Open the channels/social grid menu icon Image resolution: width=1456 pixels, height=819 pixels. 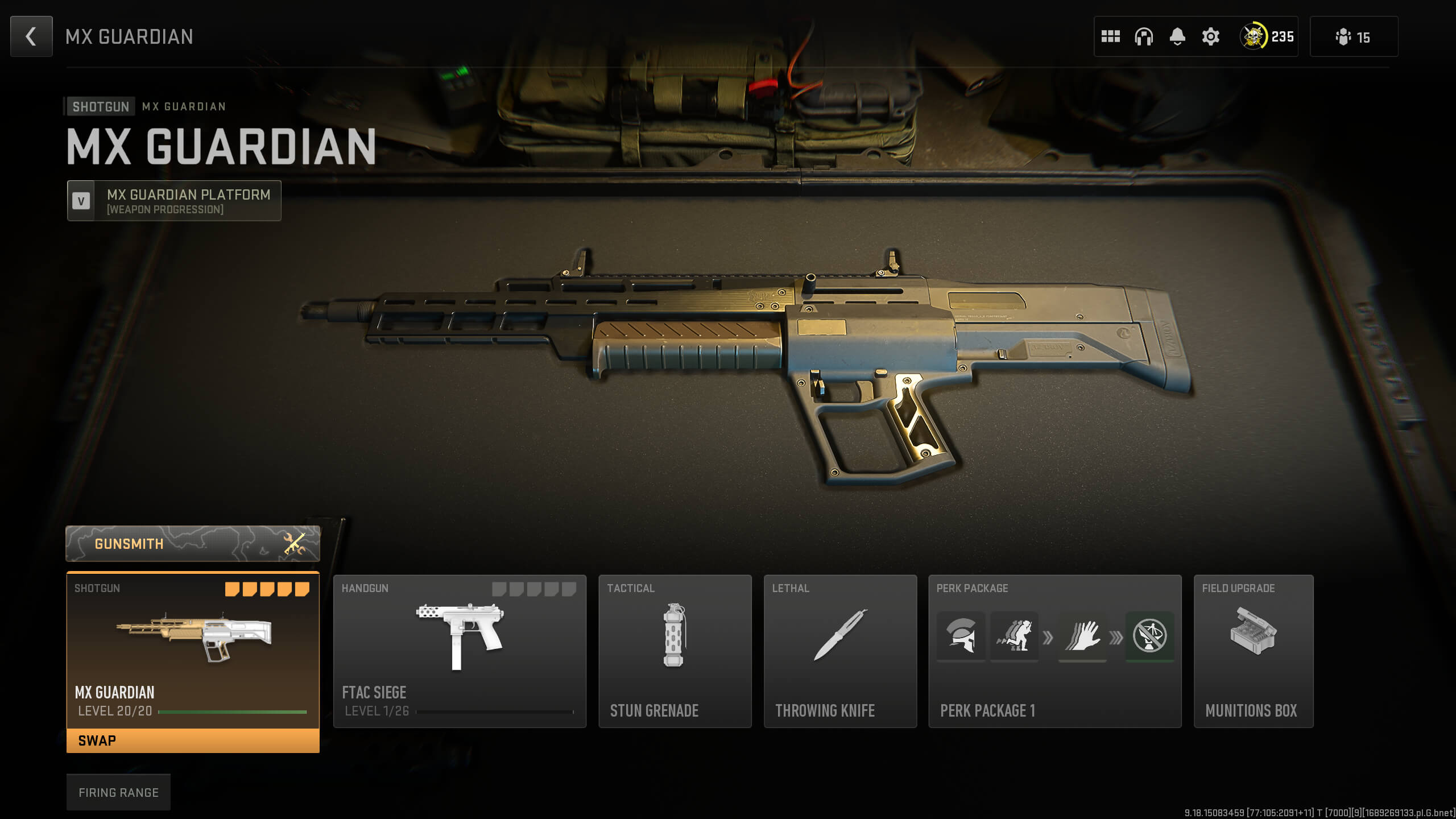point(1111,36)
